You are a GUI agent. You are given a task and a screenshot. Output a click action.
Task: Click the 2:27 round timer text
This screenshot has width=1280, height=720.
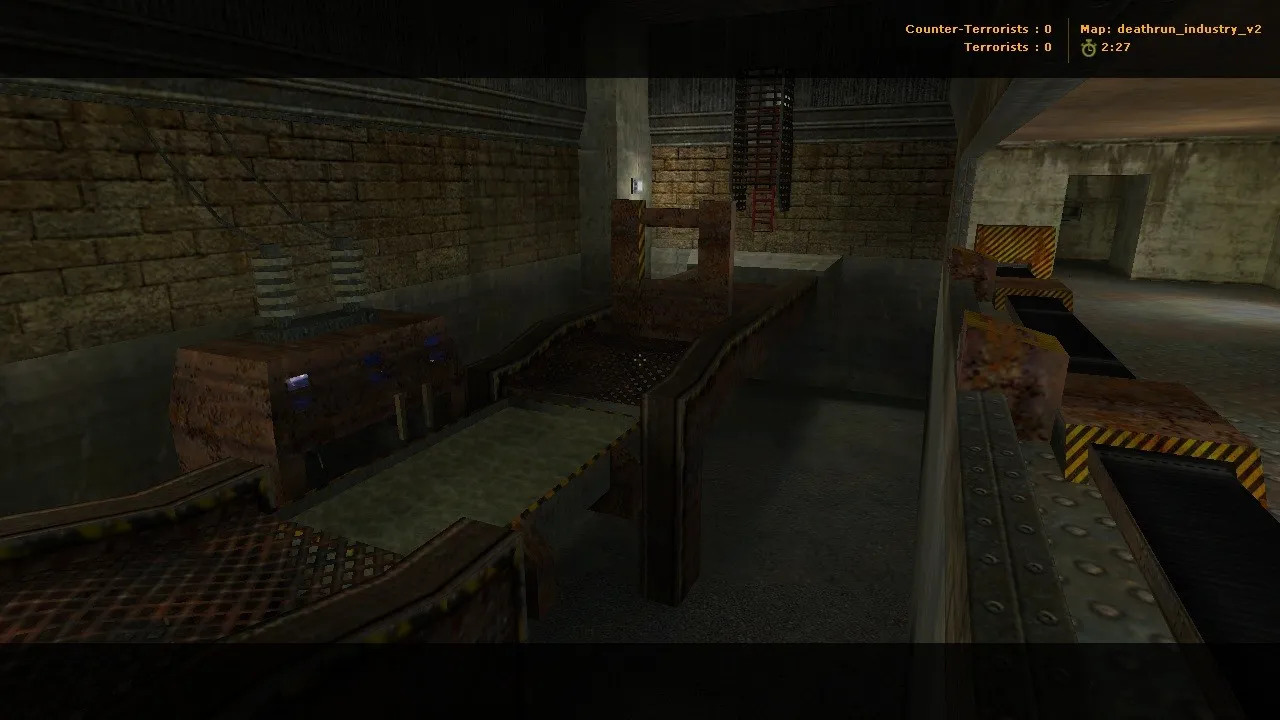pyautogui.click(x=1113, y=47)
